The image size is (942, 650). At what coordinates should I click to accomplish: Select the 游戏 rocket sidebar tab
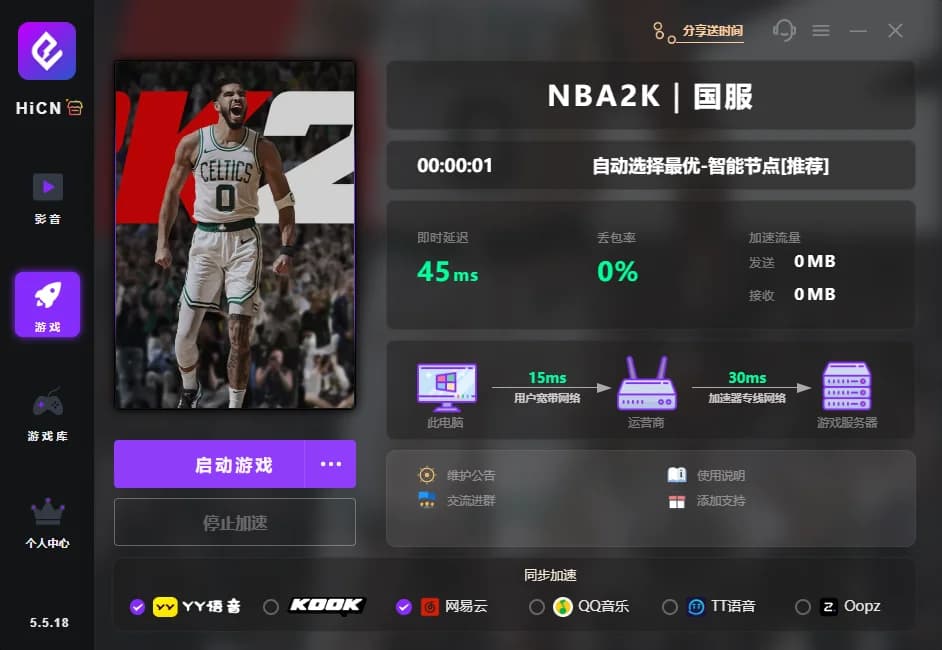point(47,304)
